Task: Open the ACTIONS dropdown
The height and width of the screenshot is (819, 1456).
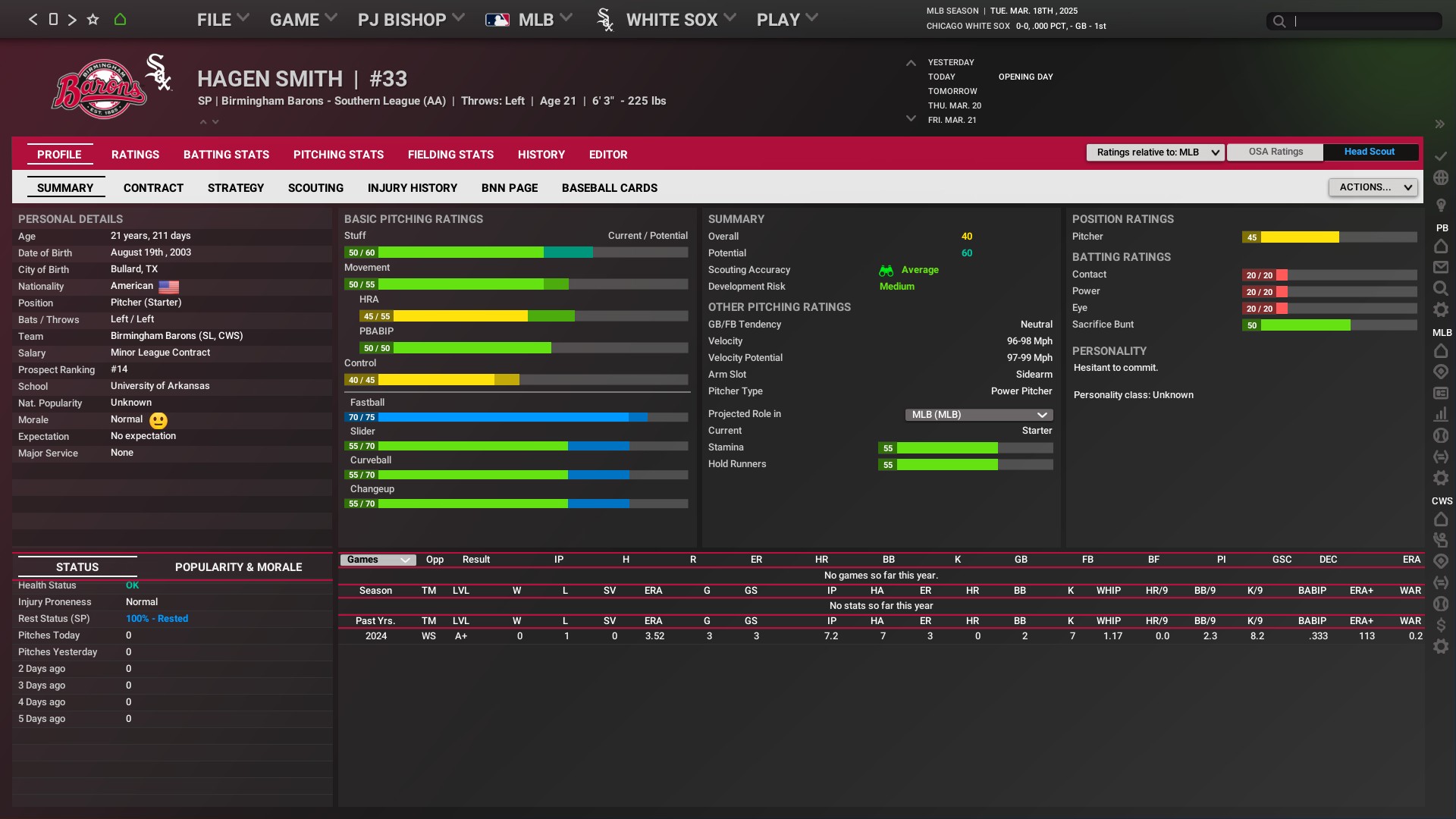Action: pyautogui.click(x=1373, y=187)
